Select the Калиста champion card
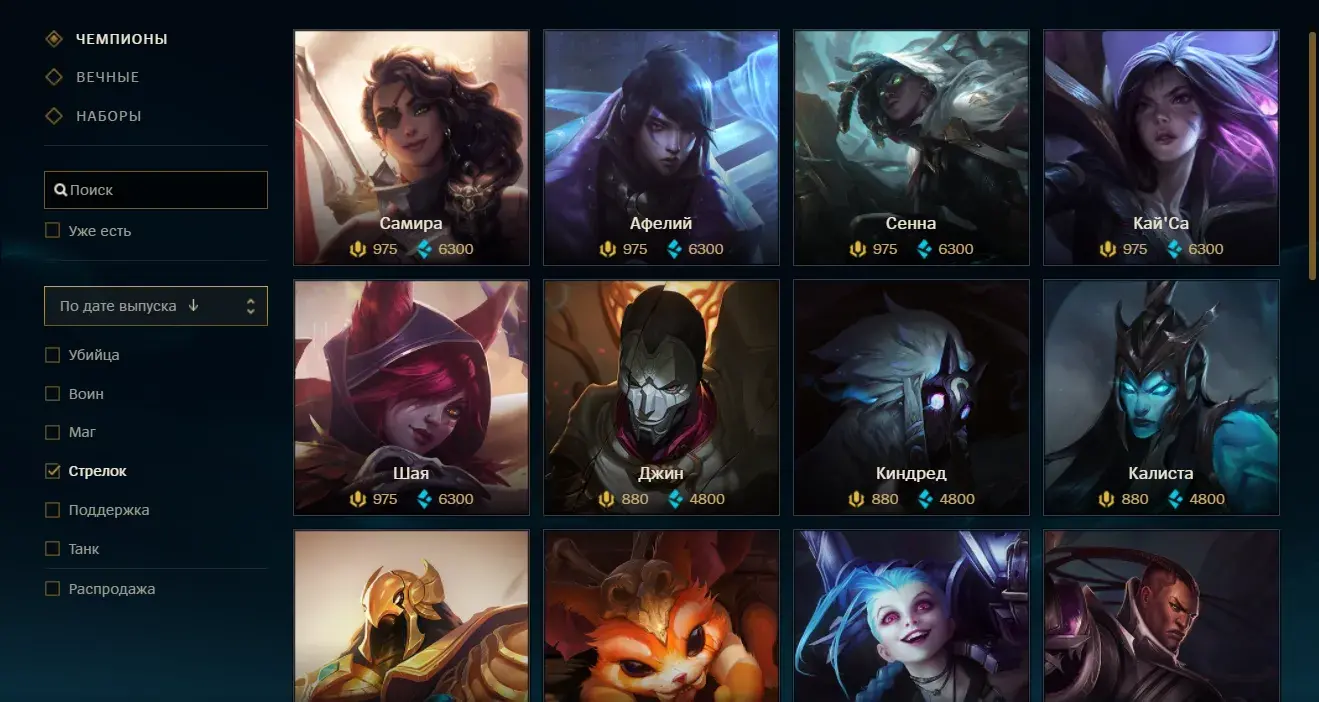 [1161, 397]
